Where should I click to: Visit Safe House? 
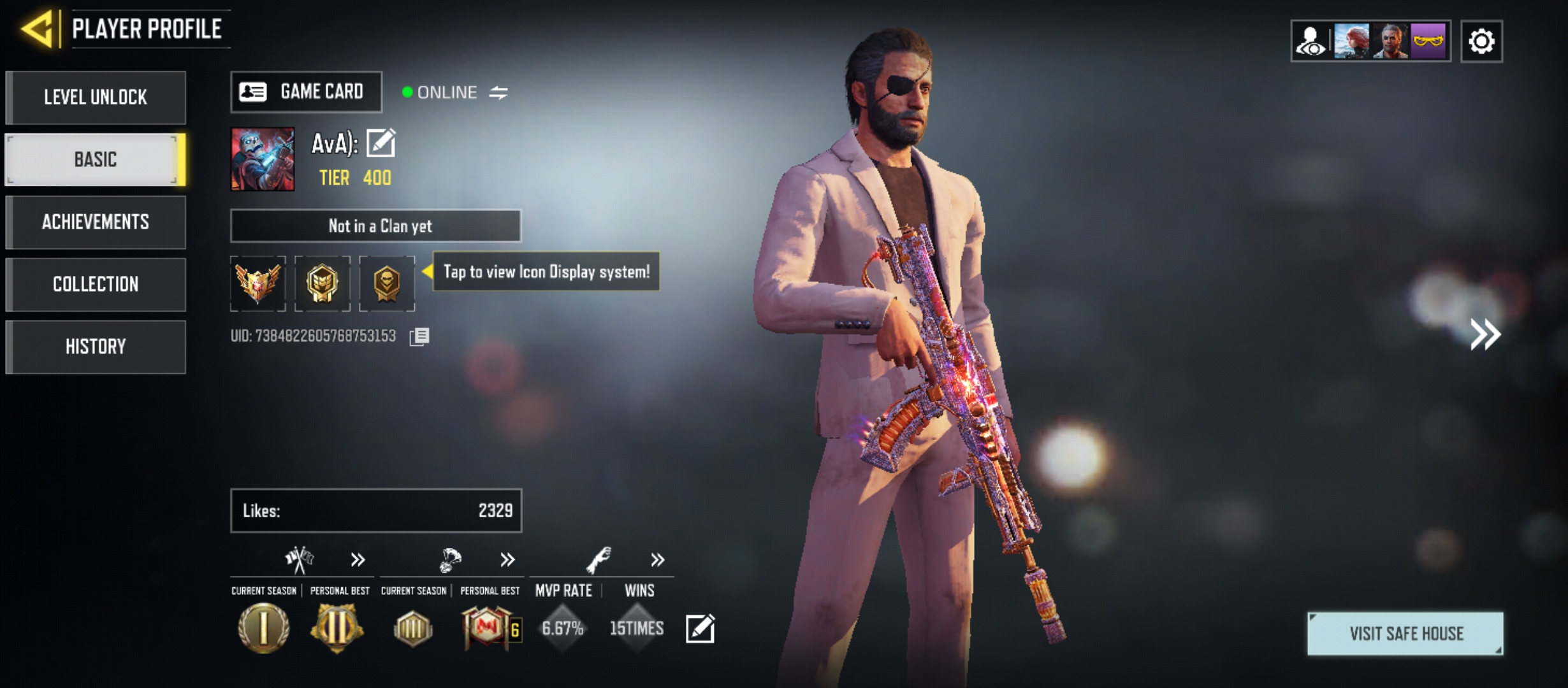pyautogui.click(x=1405, y=633)
